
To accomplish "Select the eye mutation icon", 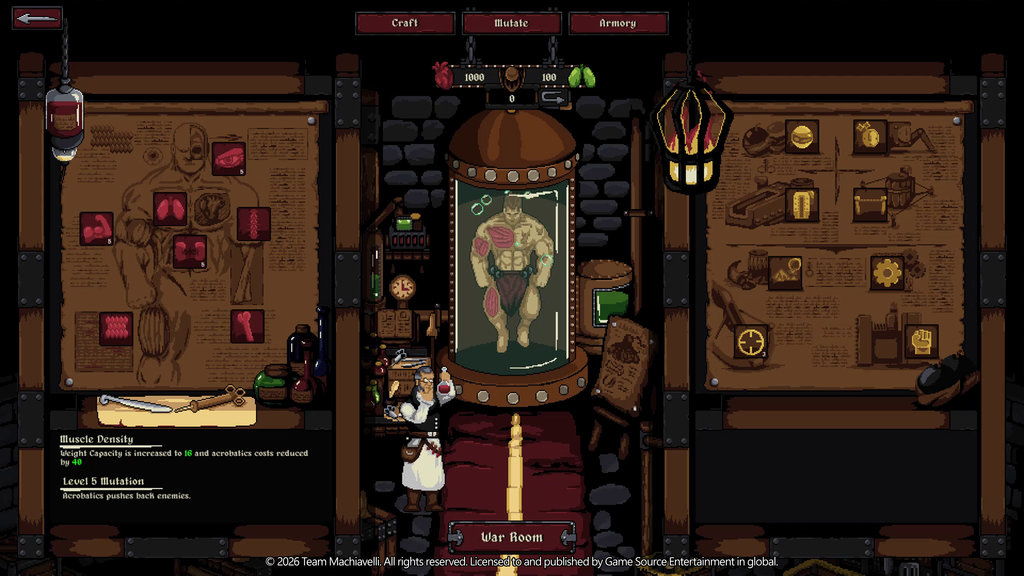I will click(229, 158).
